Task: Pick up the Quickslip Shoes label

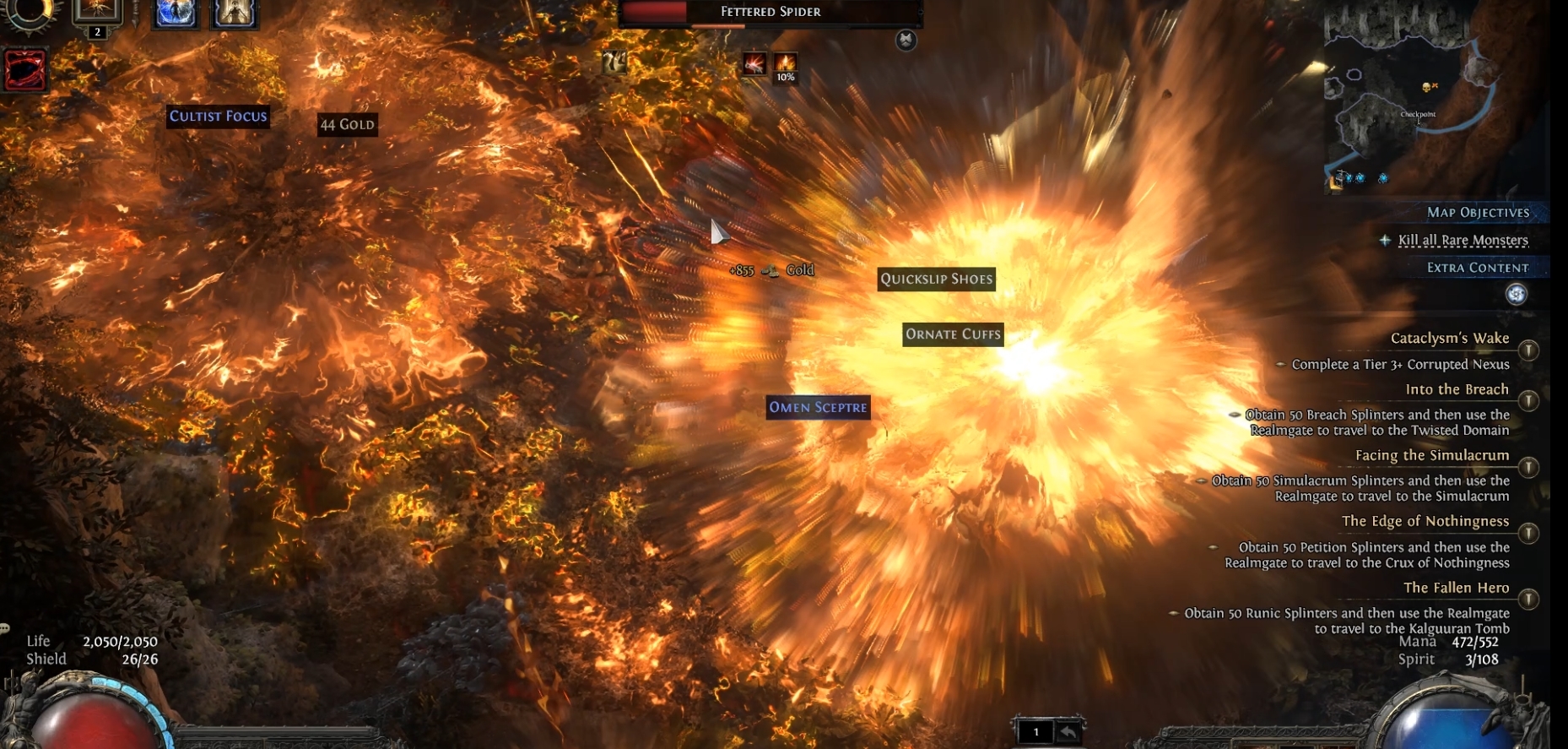Action: pyautogui.click(x=936, y=280)
